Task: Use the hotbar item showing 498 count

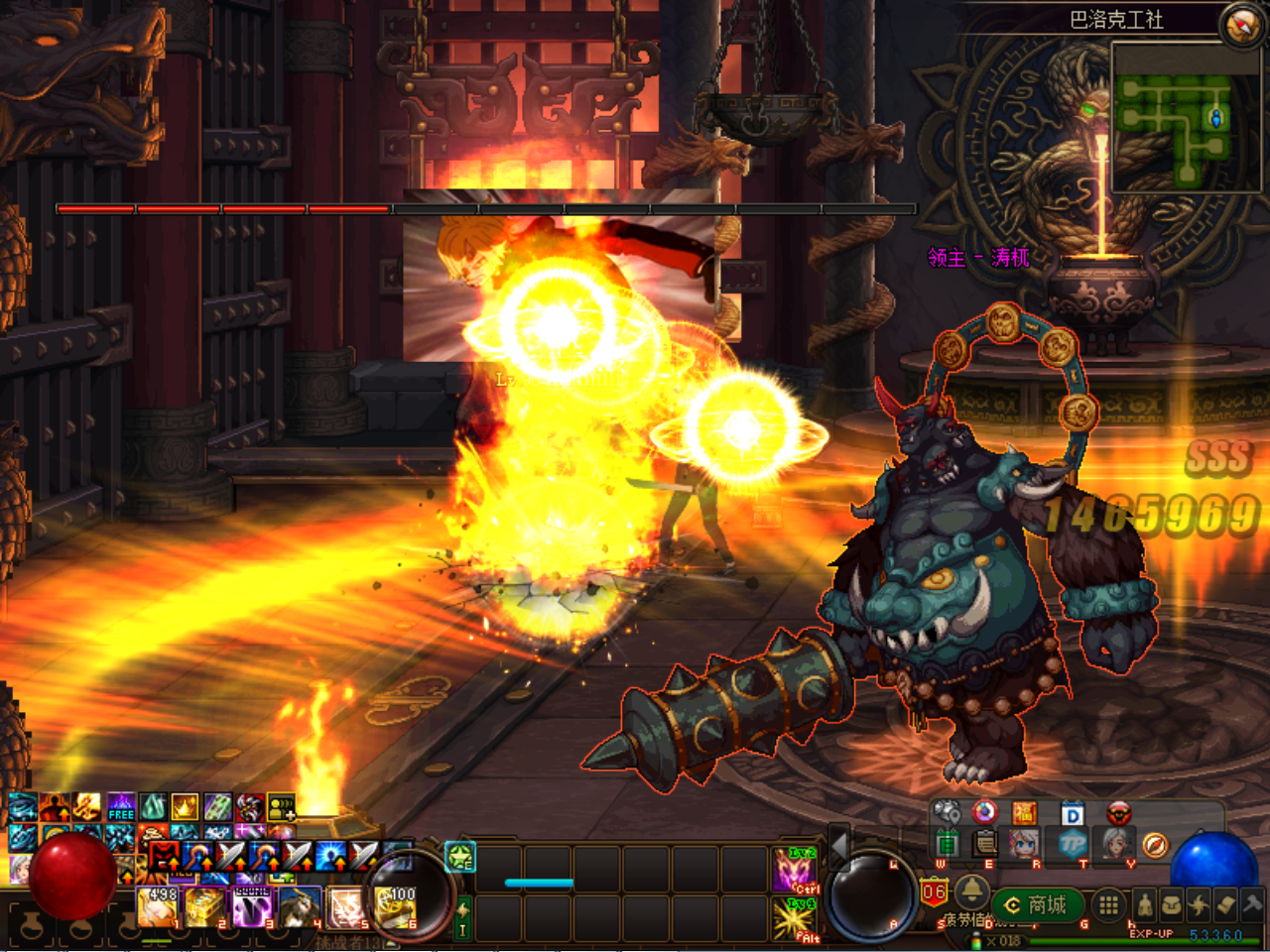Action: pyautogui.click(x=157, y=907)
